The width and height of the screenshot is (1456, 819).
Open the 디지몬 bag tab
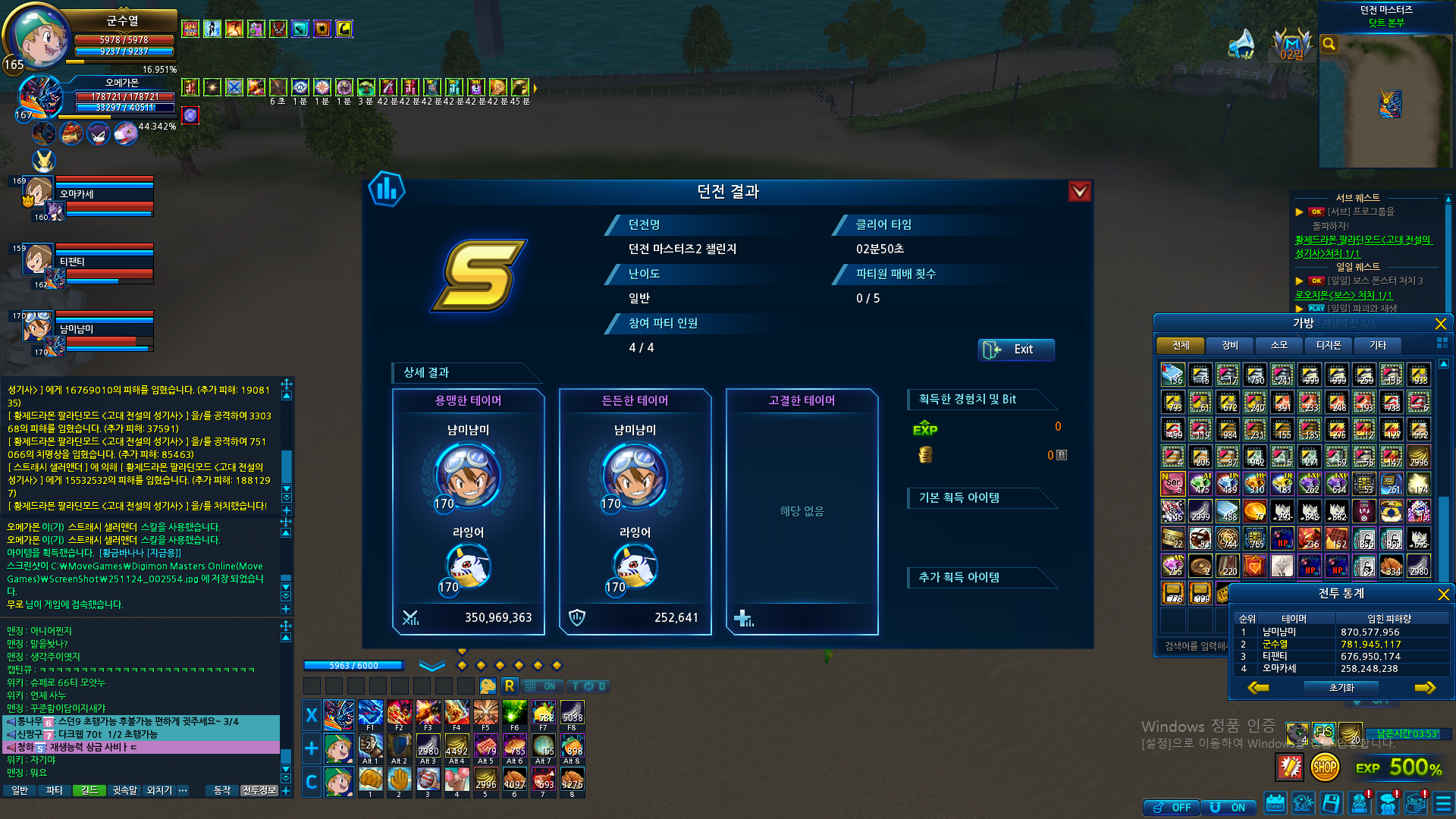(x=1328, y=346)
